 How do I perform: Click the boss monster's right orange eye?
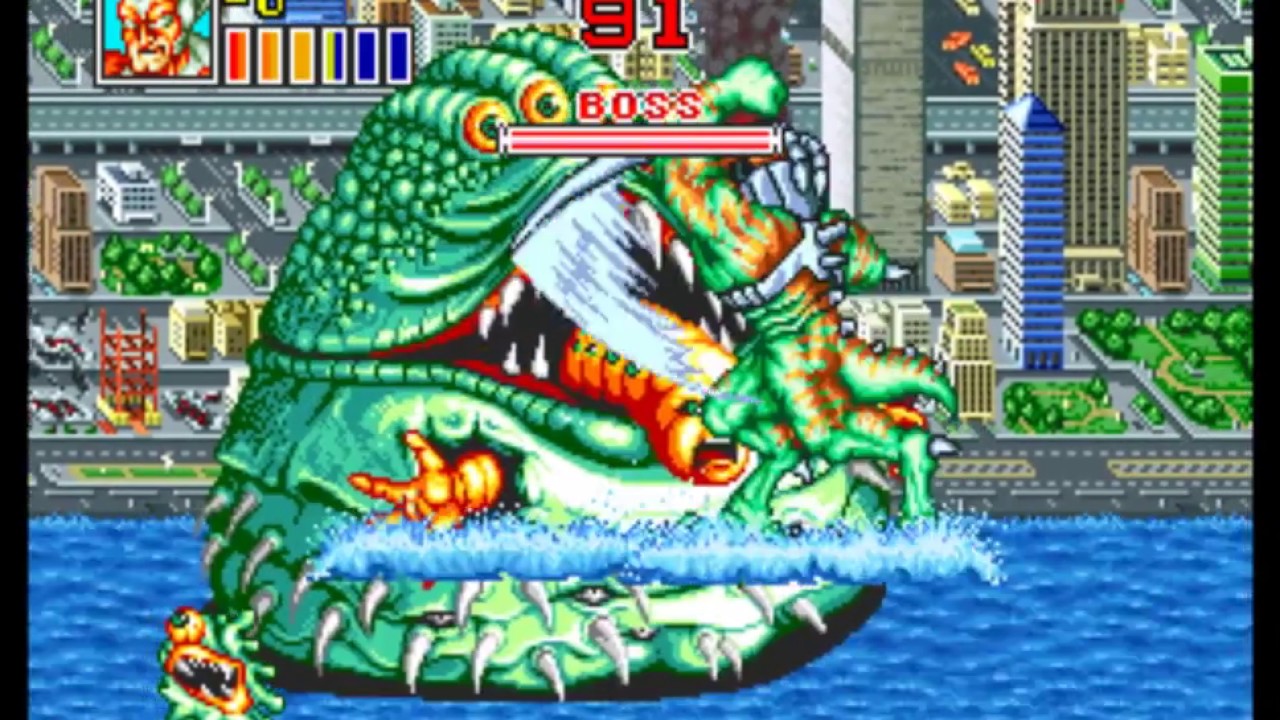[x=546, y=103]
